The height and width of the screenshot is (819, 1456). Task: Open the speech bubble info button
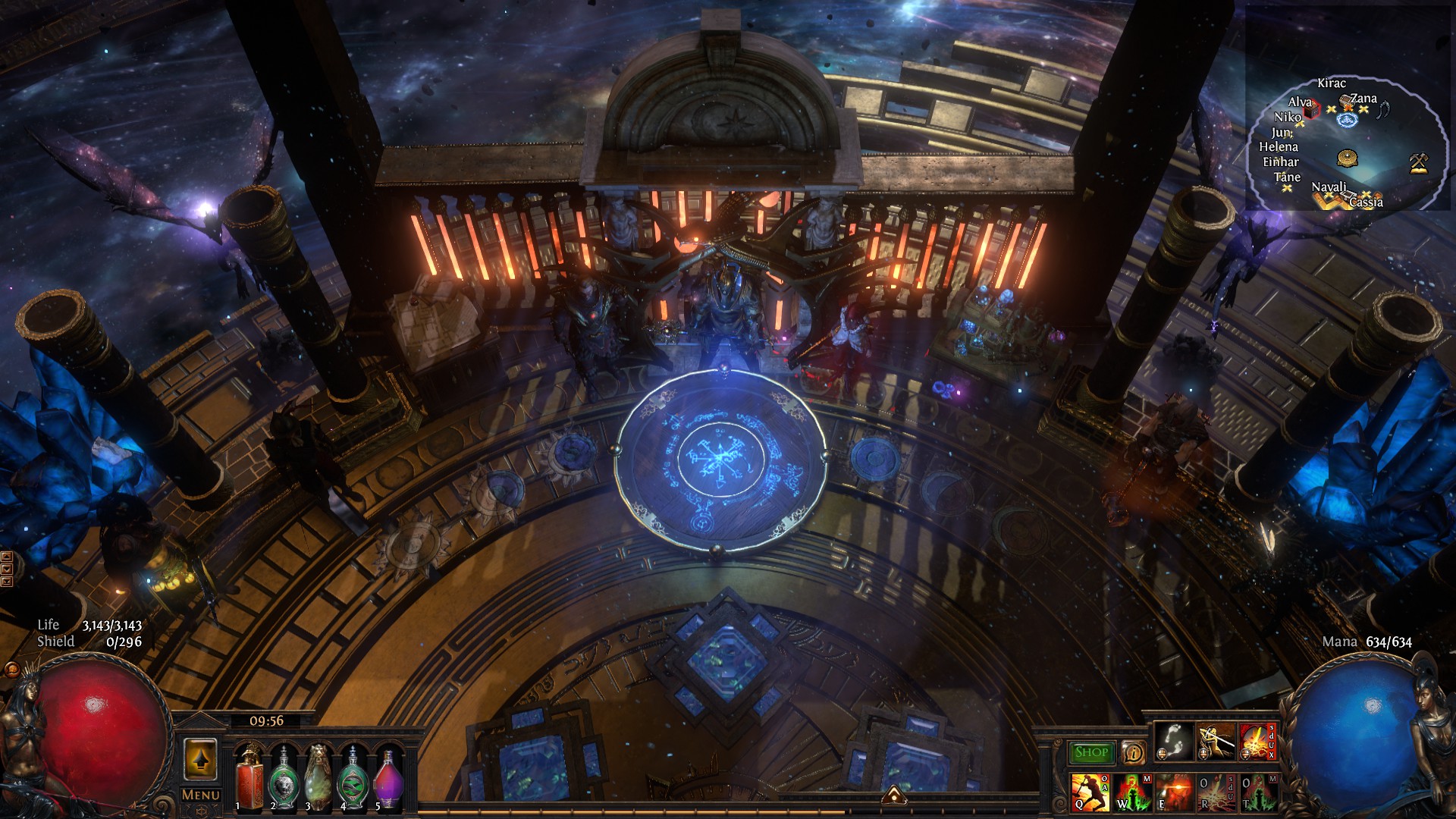click(x=1133, y=752)
